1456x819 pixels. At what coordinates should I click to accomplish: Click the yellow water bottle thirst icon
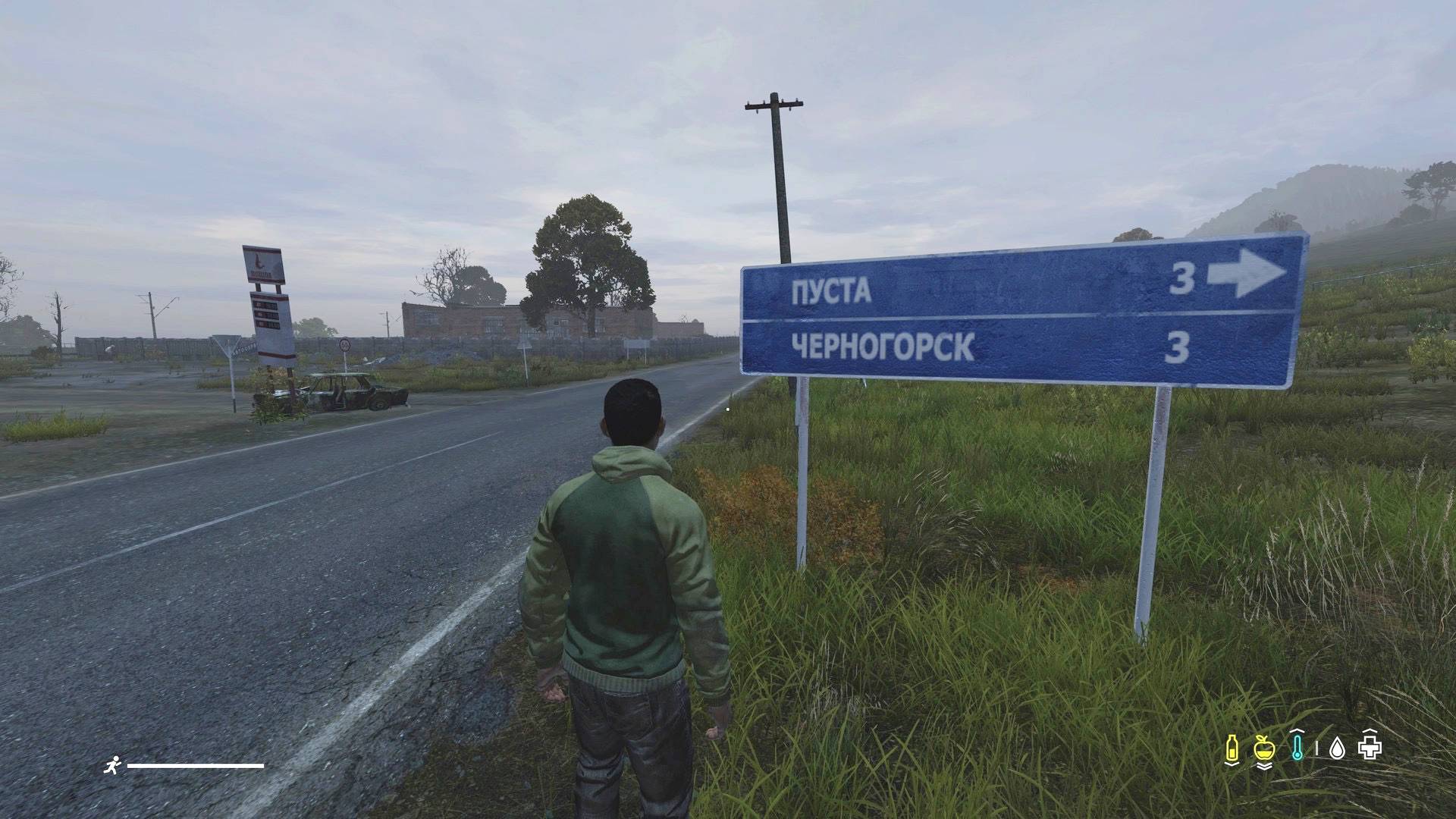pyautogui.click(x=1232, y=748)
